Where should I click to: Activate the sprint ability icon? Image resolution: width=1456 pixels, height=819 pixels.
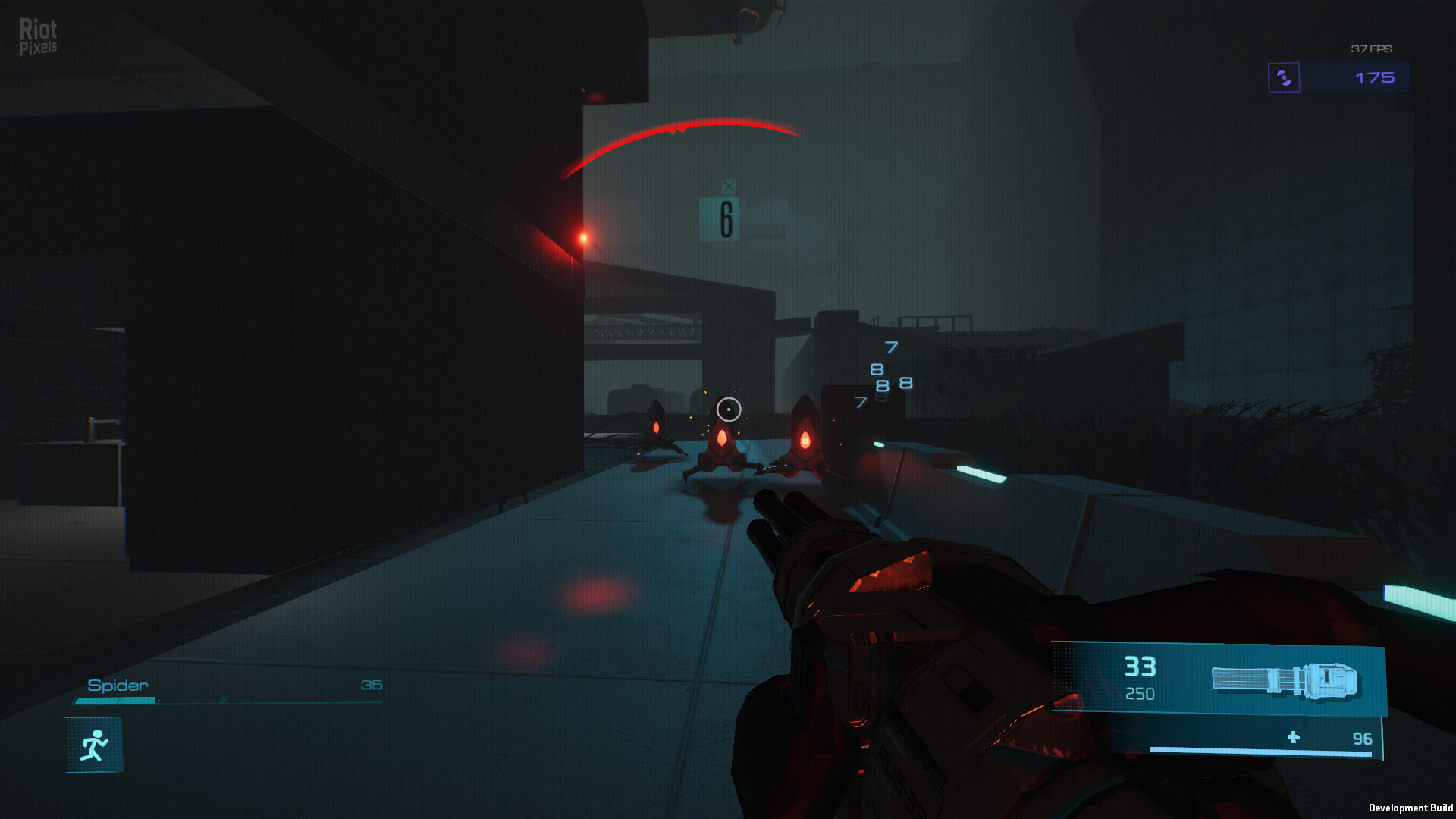[x=94, y=745]
